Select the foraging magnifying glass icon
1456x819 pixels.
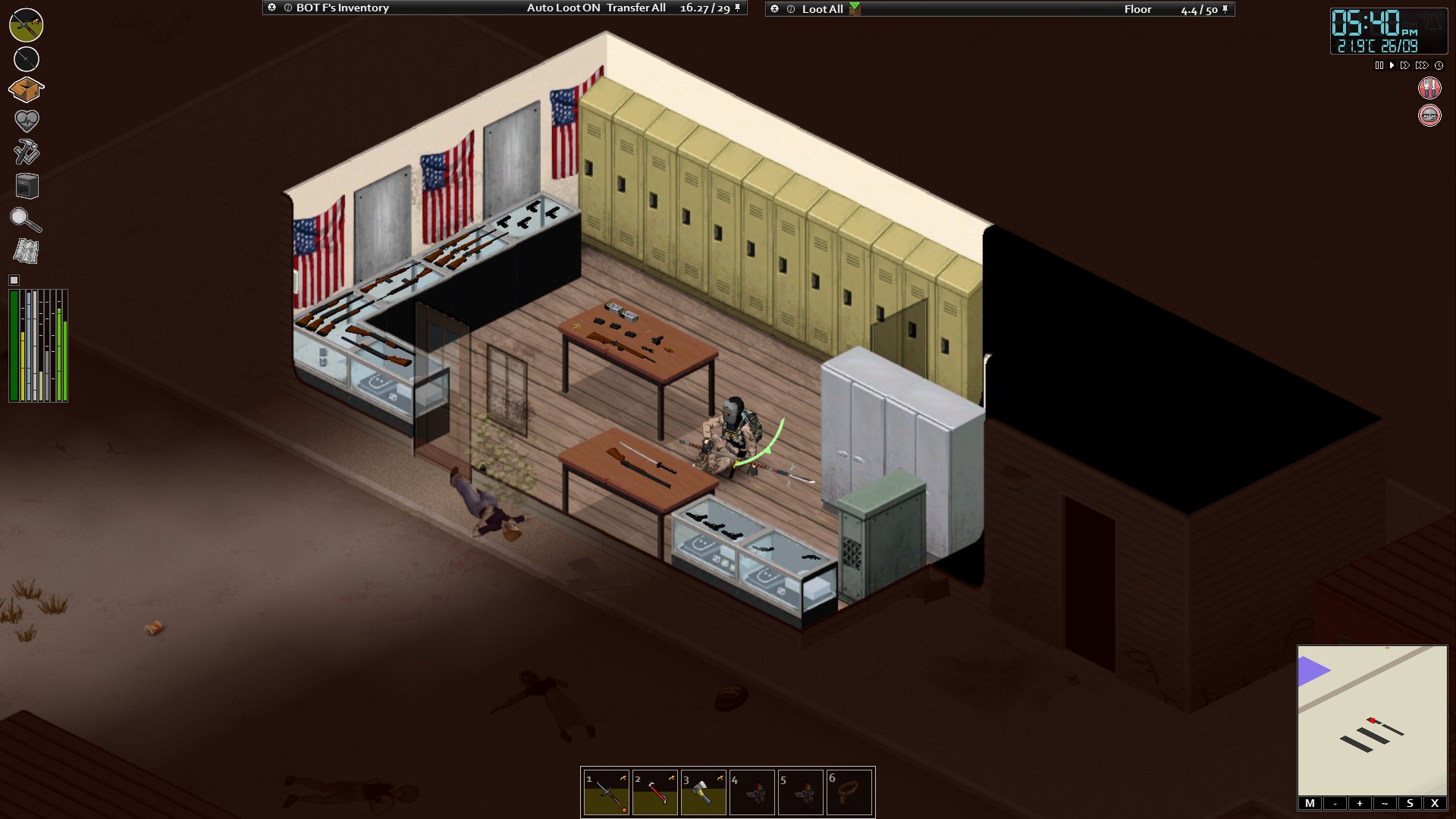(x=25, y=220)
